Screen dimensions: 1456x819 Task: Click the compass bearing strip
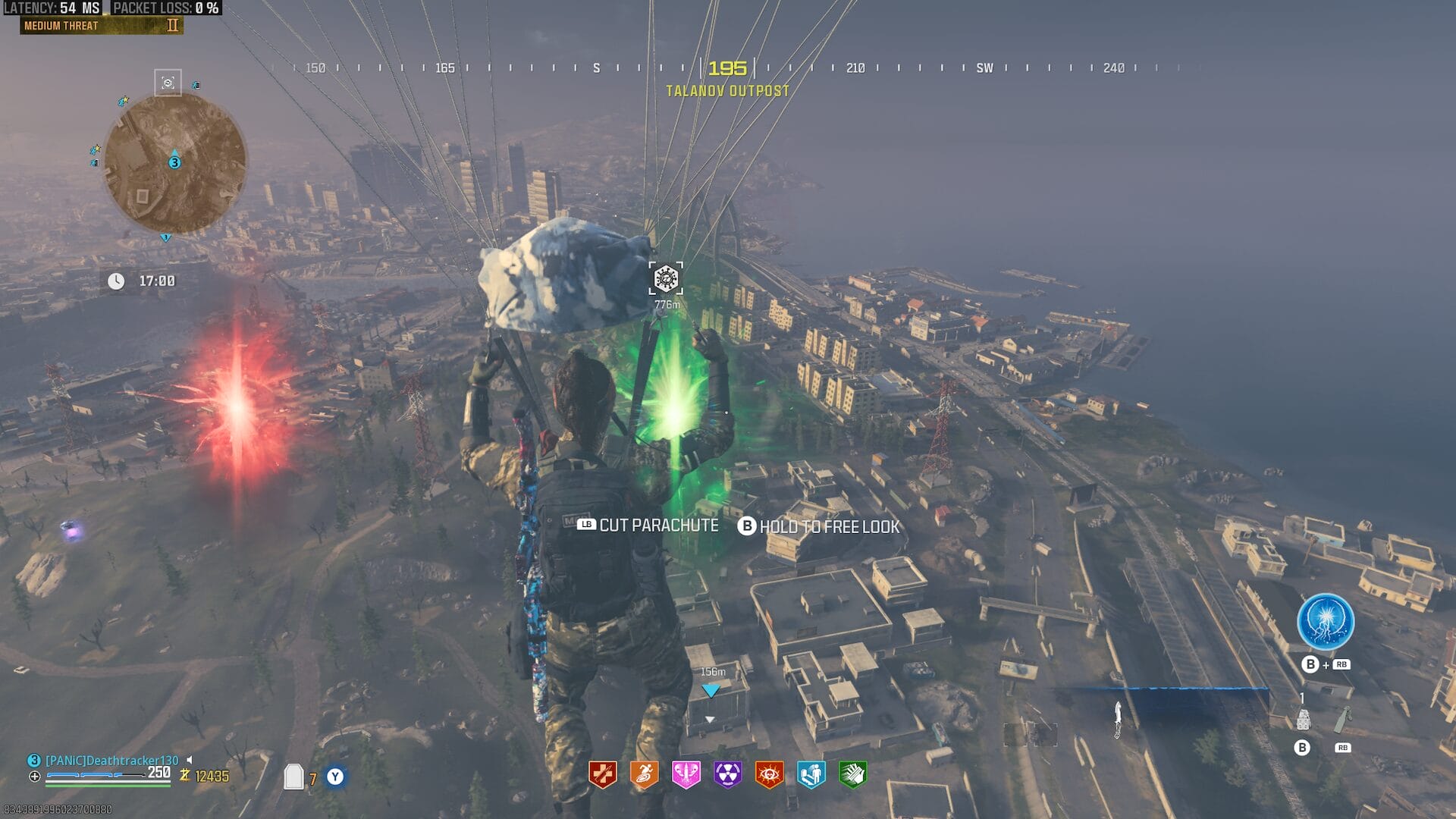tap(726, 68)
